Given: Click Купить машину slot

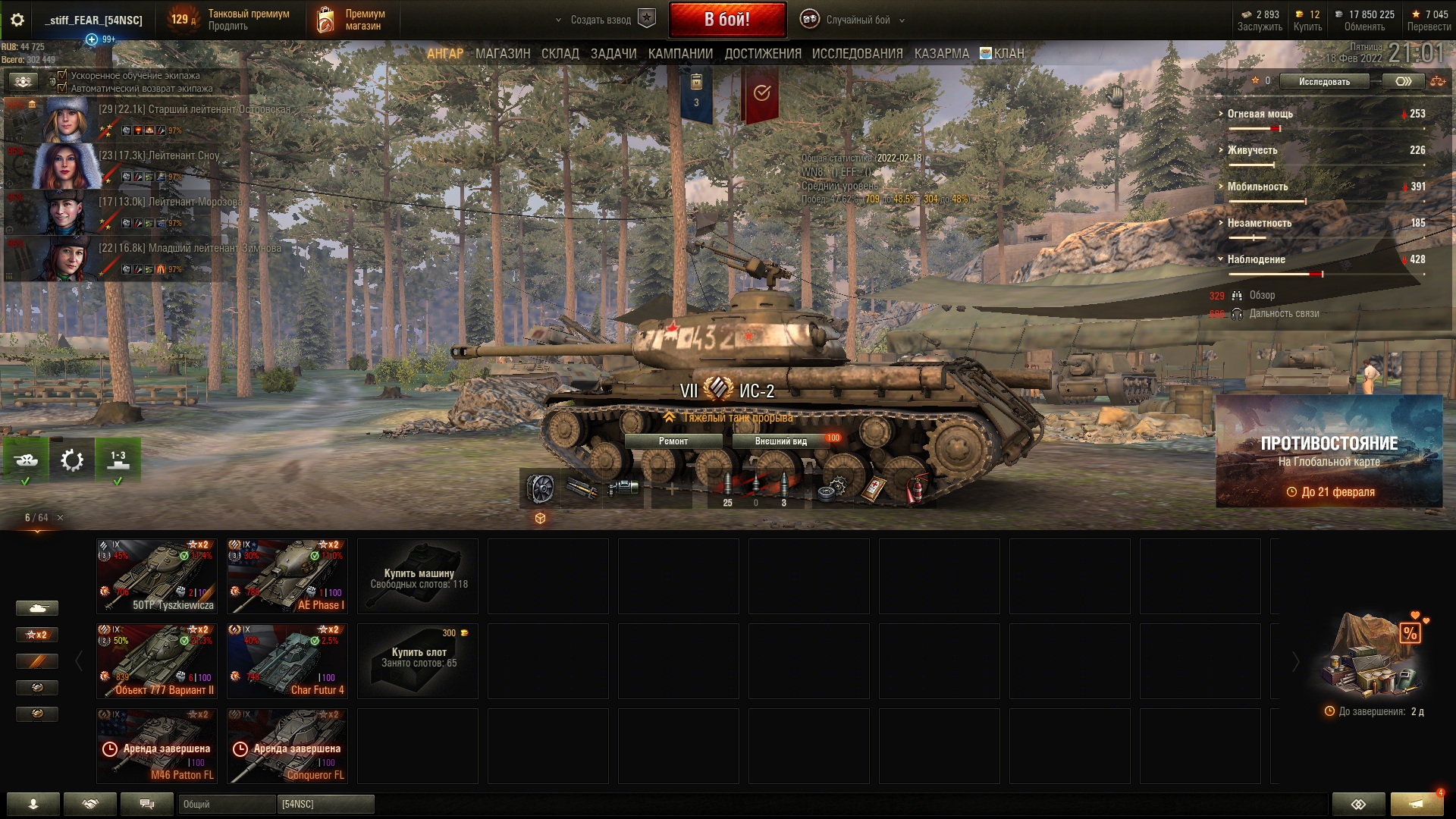Looking at the screenshot, I should (418, 576).
